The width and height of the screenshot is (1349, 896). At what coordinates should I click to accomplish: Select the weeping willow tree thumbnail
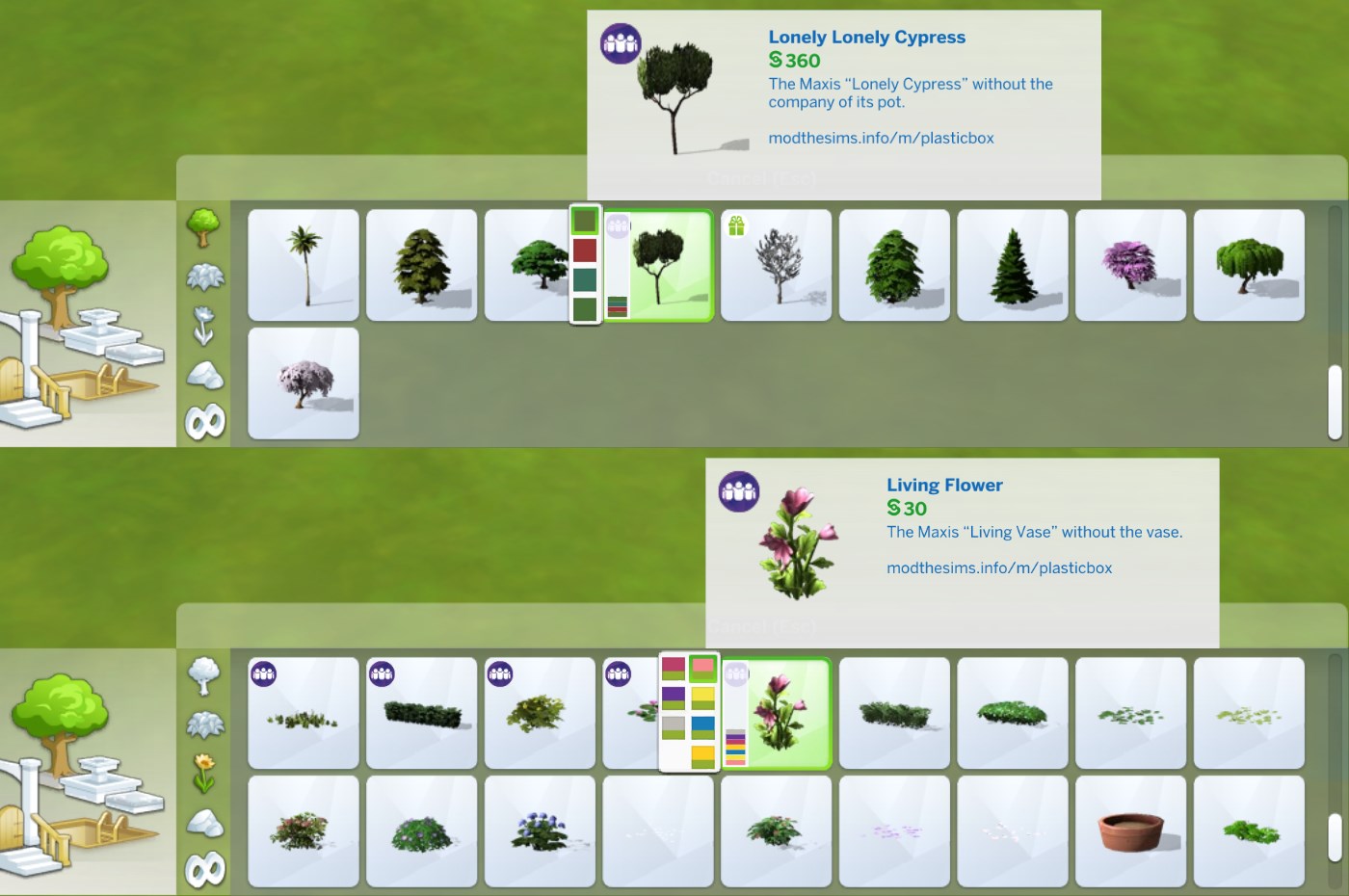(x=1249, y=264)
